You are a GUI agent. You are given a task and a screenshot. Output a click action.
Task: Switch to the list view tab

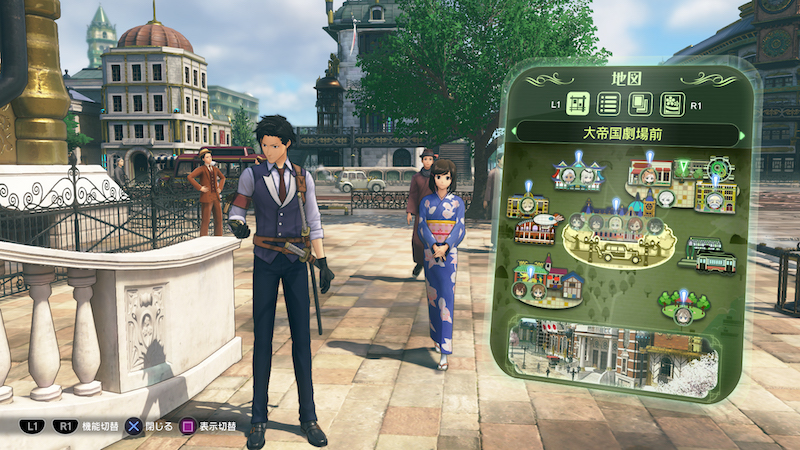tap(607, 103)
